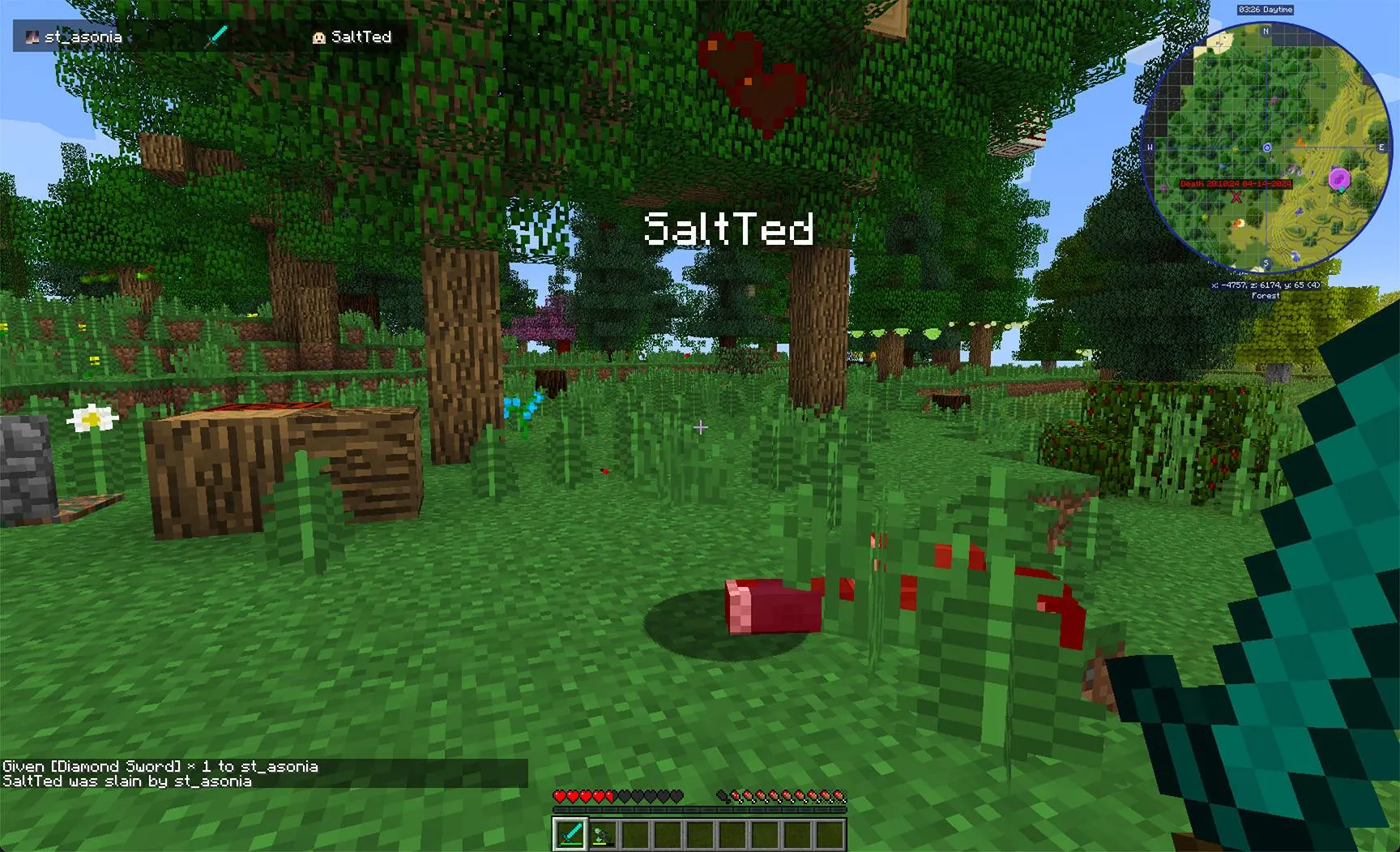
Task: Click the player arrow icon at minimap center
Action: (x=1268, y=147)
